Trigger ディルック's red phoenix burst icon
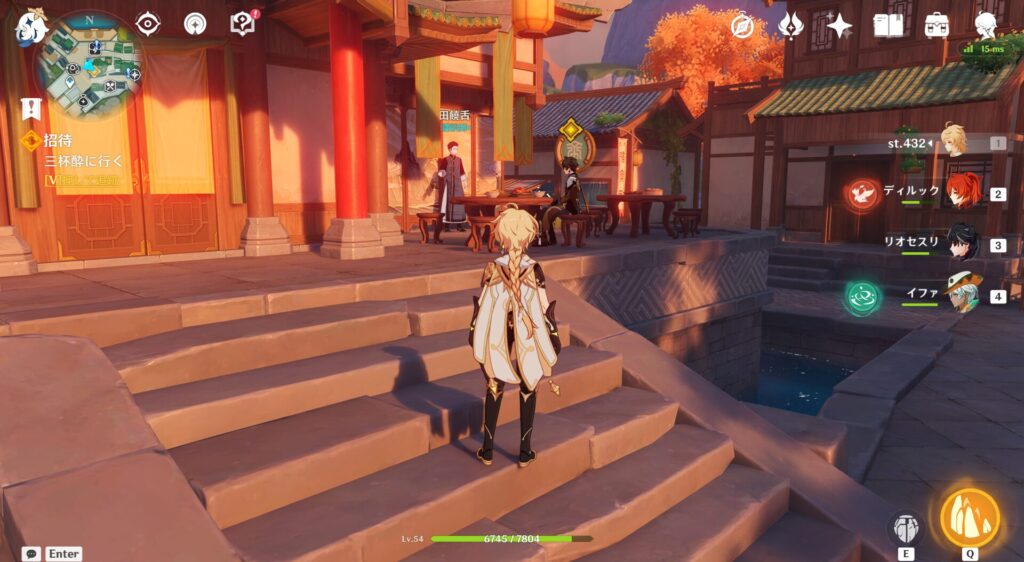This screenshot has width=1024, height=562. [x=862, y=193]
